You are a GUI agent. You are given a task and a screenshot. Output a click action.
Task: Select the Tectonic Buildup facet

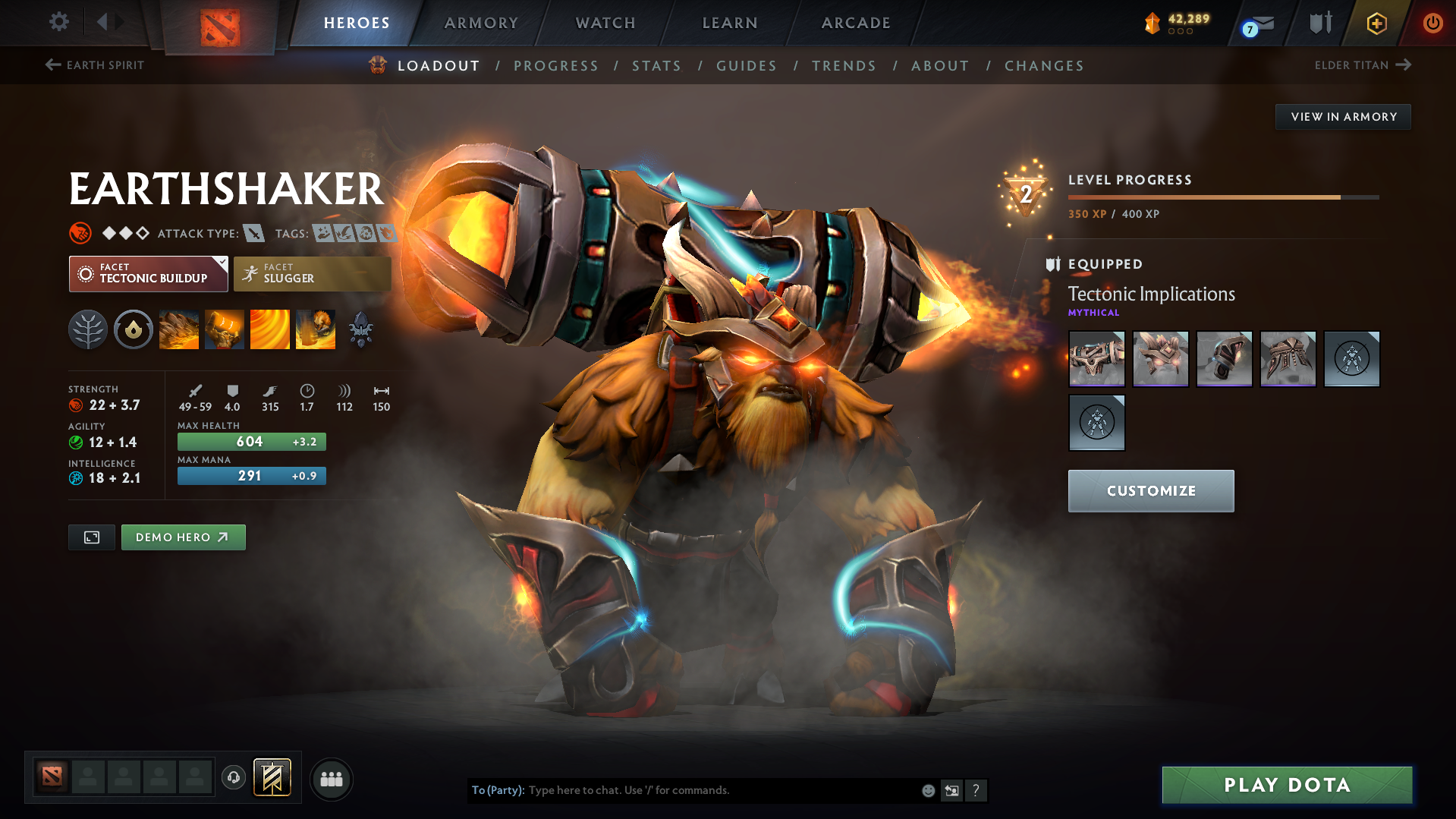point(148,273)
